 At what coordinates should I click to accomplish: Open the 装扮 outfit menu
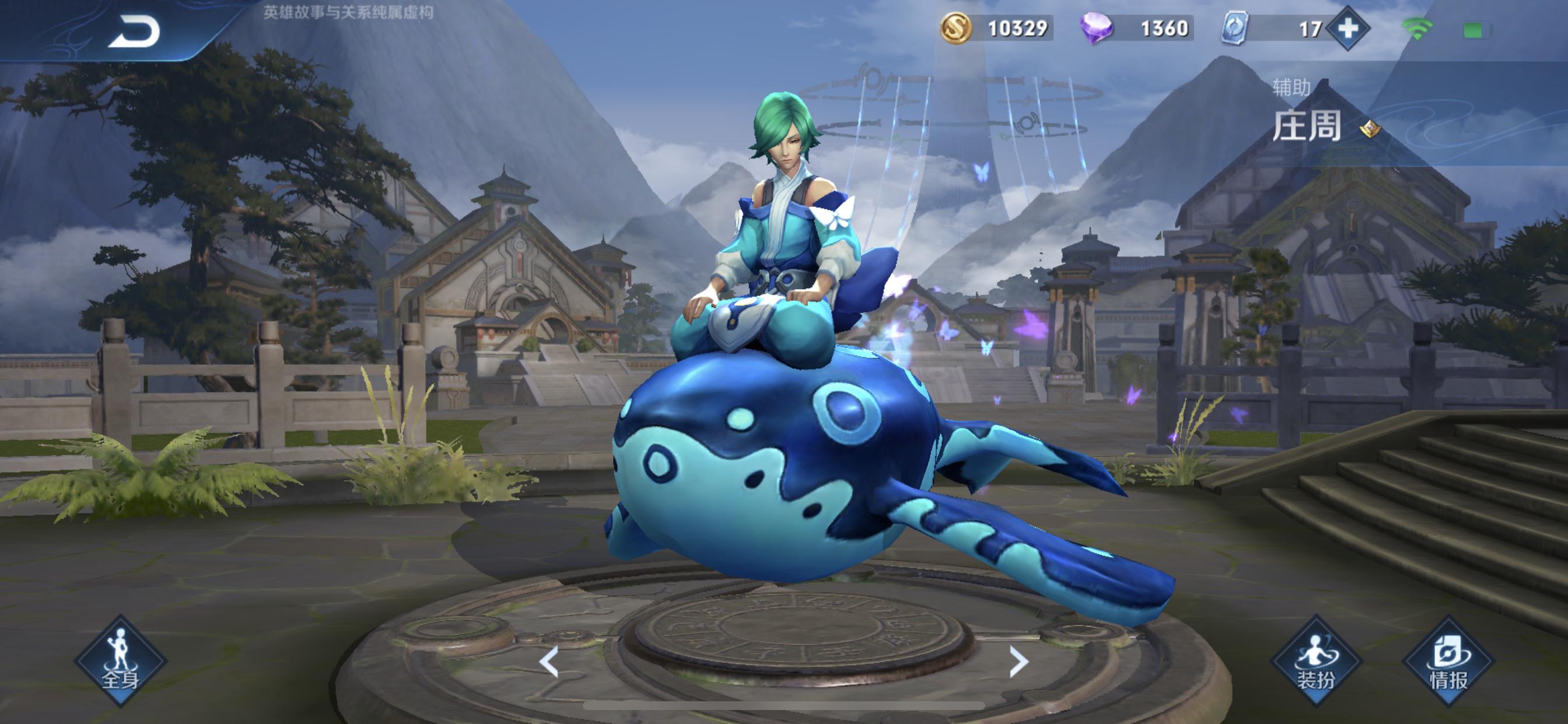click(x=1316, y=660)
